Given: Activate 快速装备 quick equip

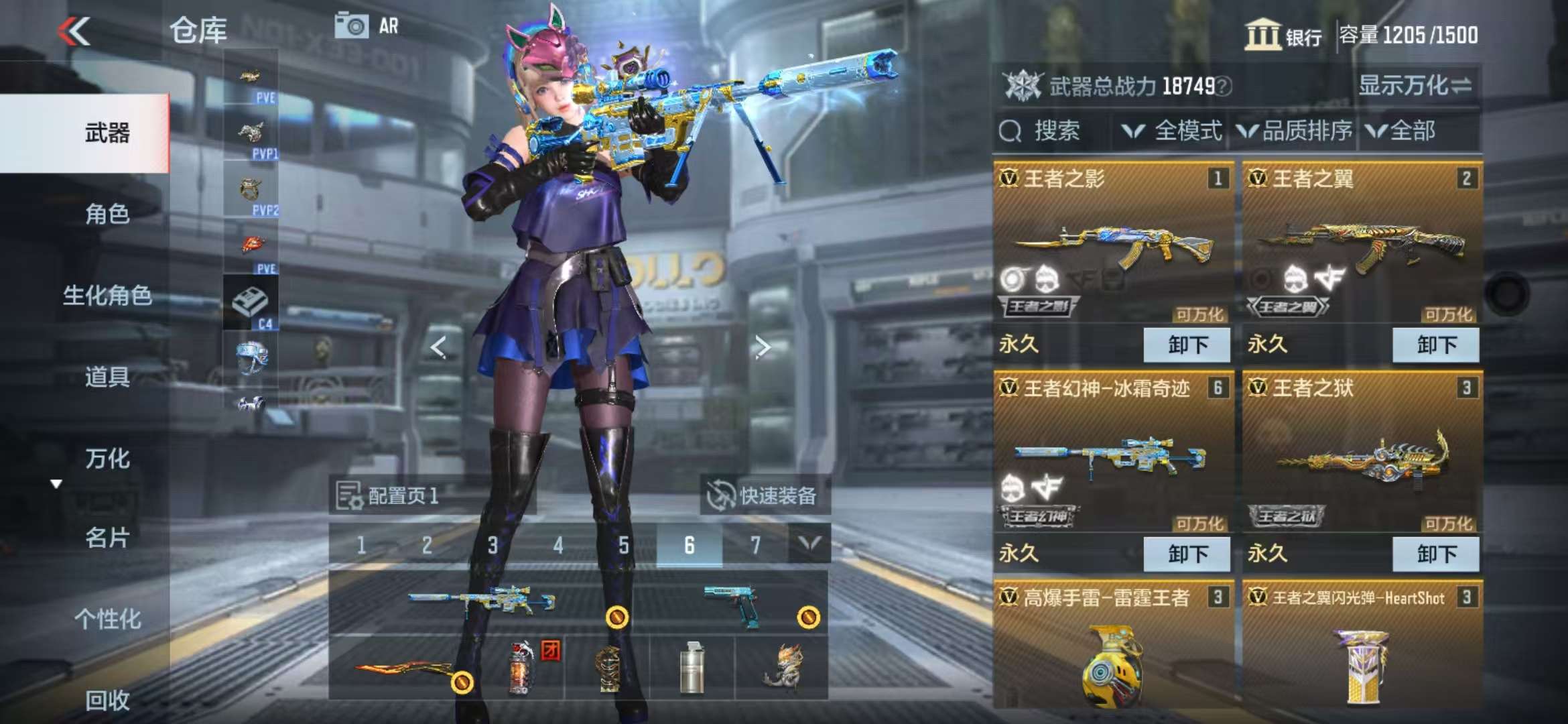Looking at the screenshot, I should click(x=765, y=496).
